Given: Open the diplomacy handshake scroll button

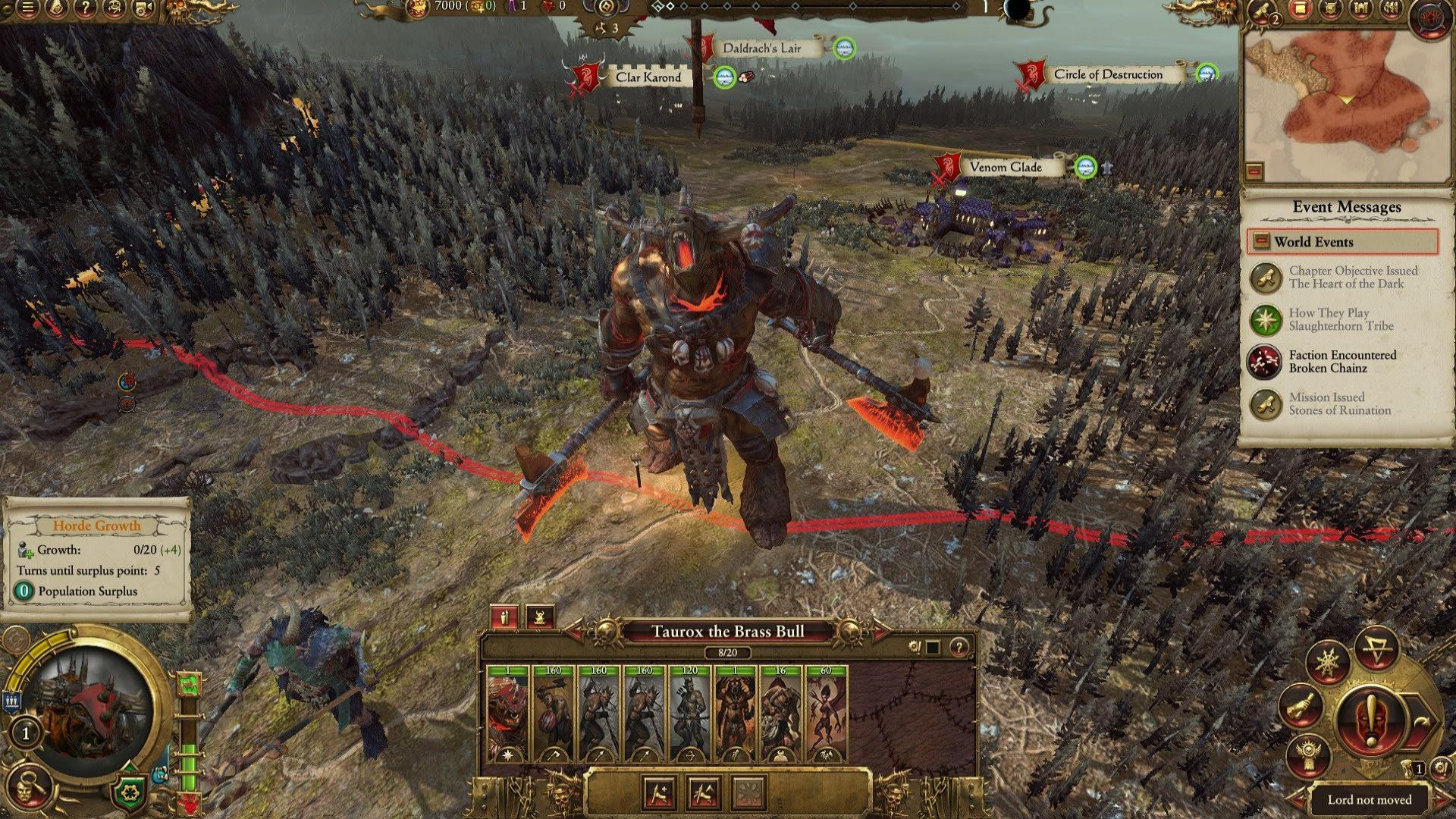Looking at the screenshot, I should 1301,707.
